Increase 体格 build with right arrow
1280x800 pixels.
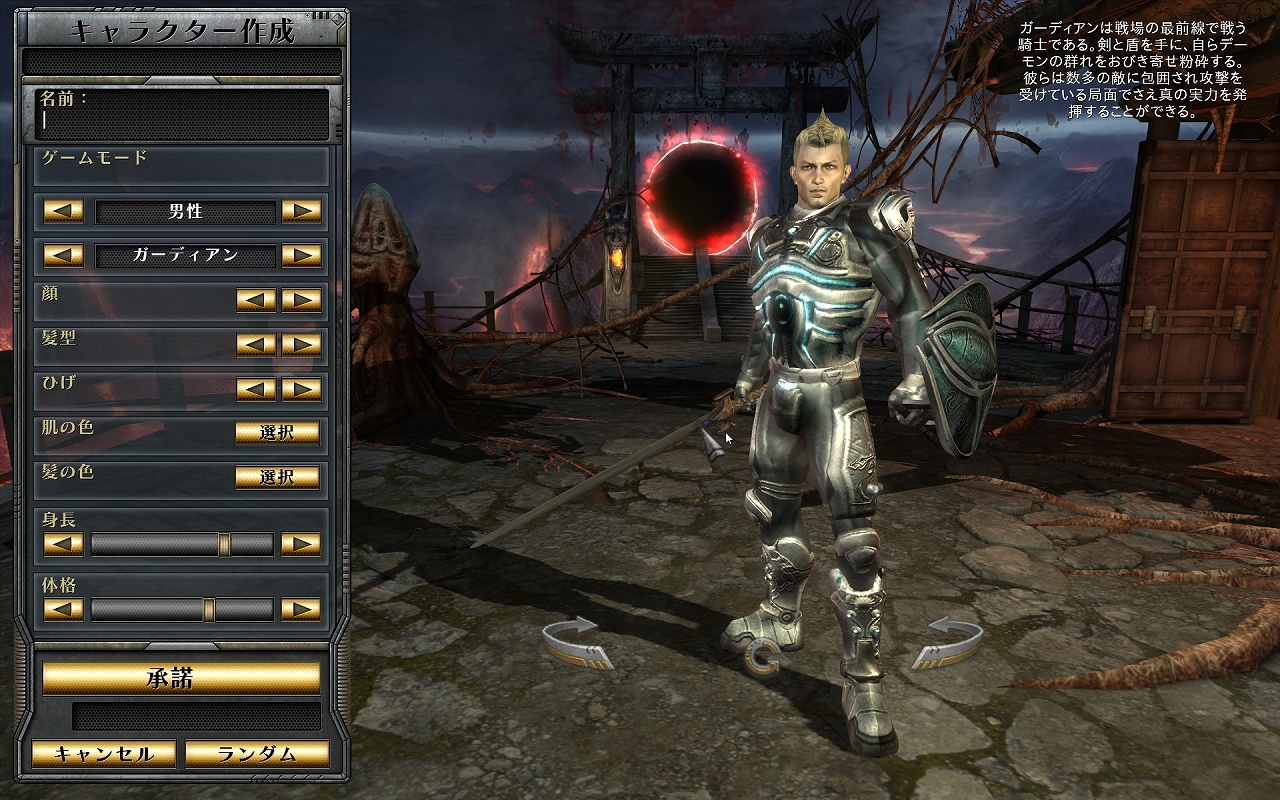[x=301, y=609]
